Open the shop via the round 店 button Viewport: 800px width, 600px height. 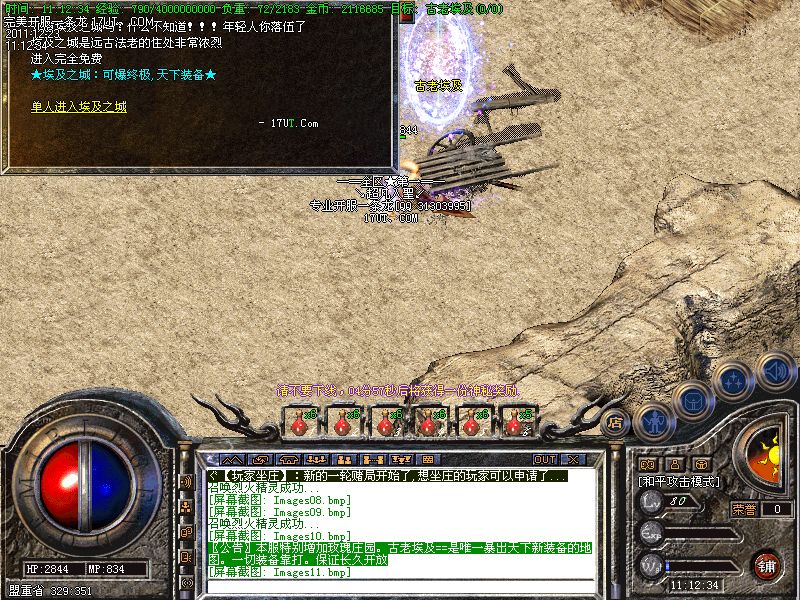(x=615, y=422)
